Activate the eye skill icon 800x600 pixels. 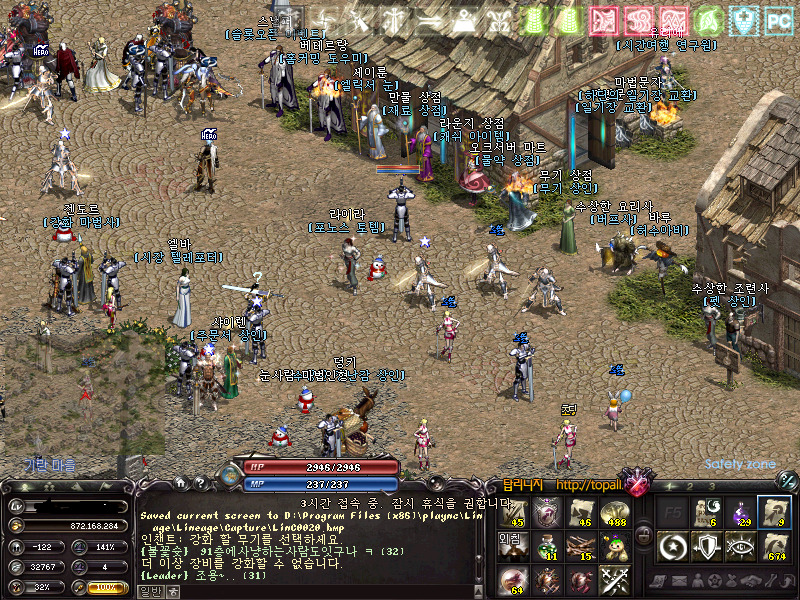pos(741,546)
